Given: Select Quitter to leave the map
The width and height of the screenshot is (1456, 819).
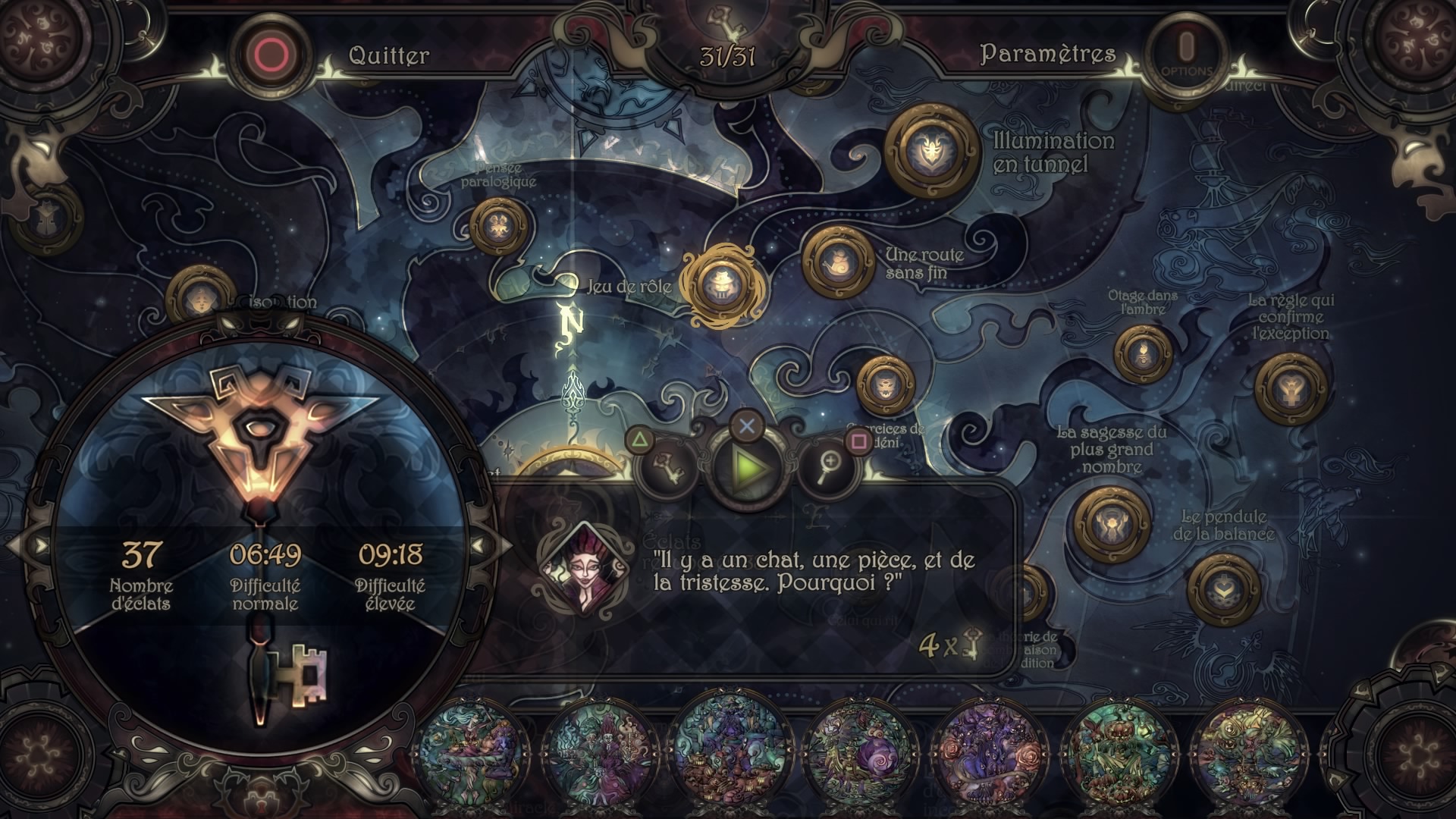Looking at the screenshot, I should point(388,55).
